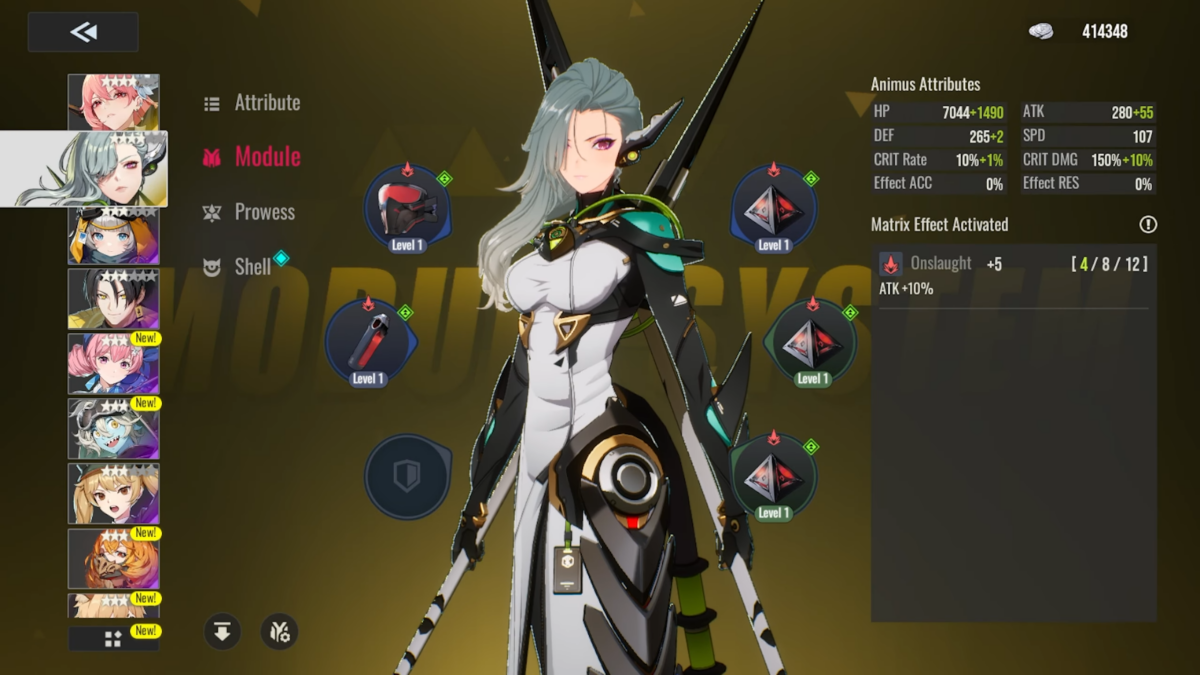Switch to the Module tab
This screenshot has width=1200, height=675.
[x=266, y=156]
